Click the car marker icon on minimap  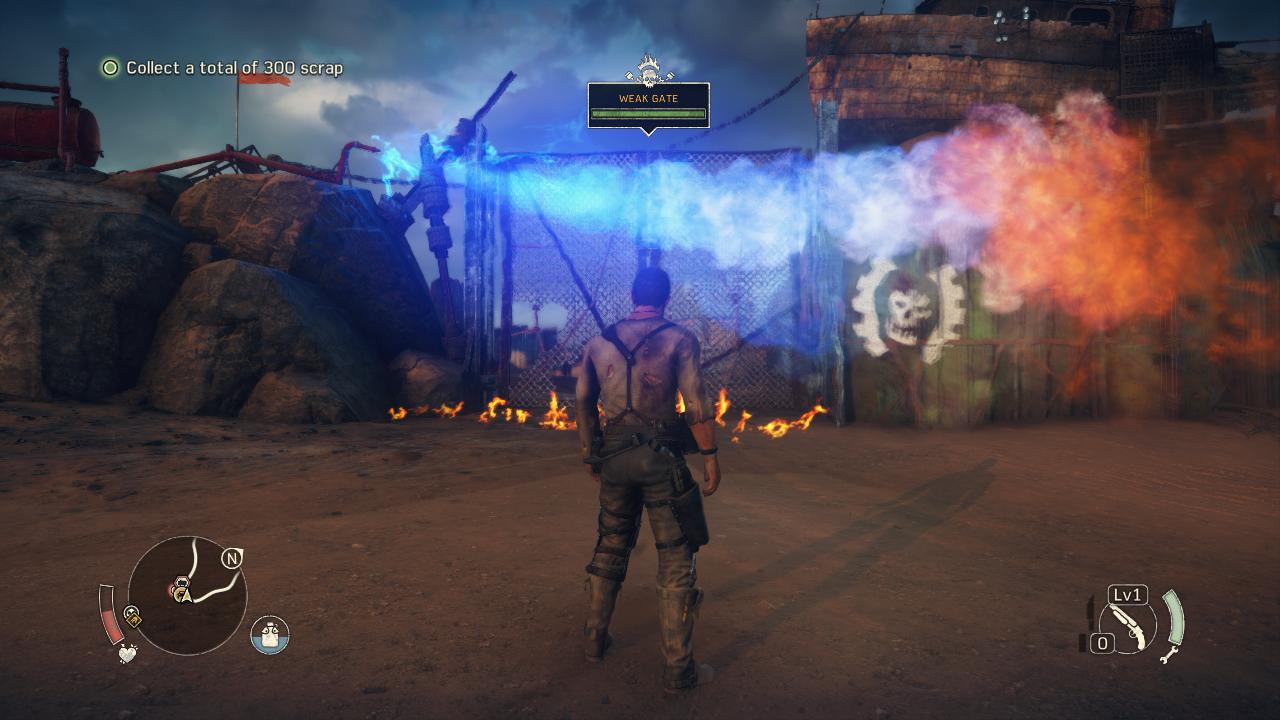(181, 581)
